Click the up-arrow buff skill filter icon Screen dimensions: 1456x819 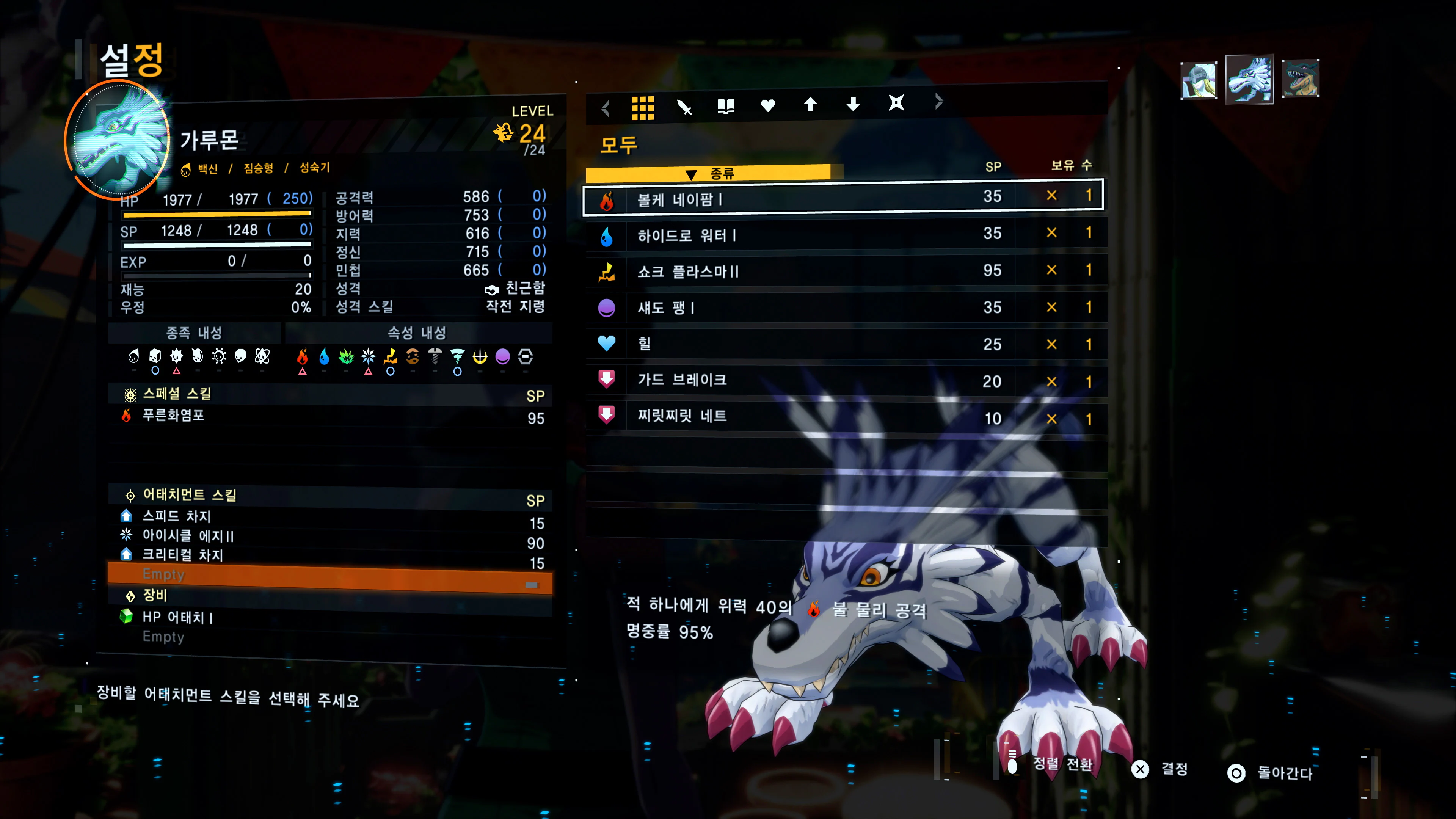tap(811, 105)
